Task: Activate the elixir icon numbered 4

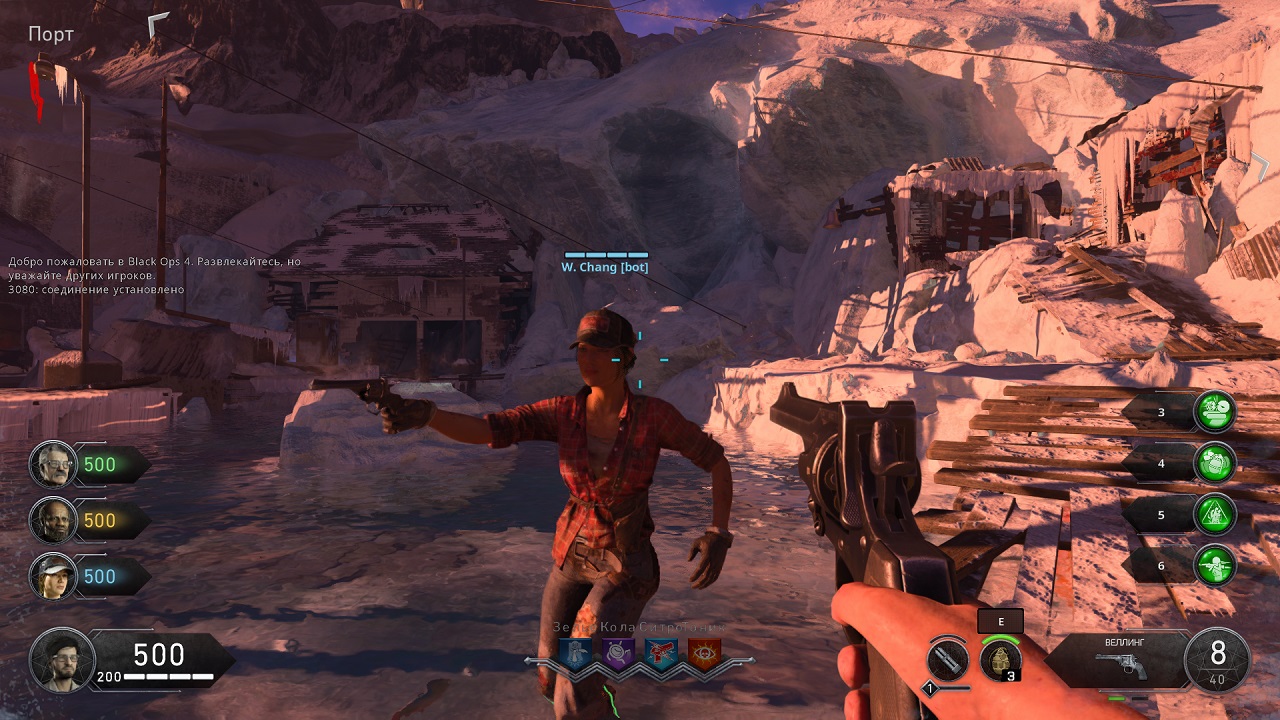Action: (x=1215, y=463)
